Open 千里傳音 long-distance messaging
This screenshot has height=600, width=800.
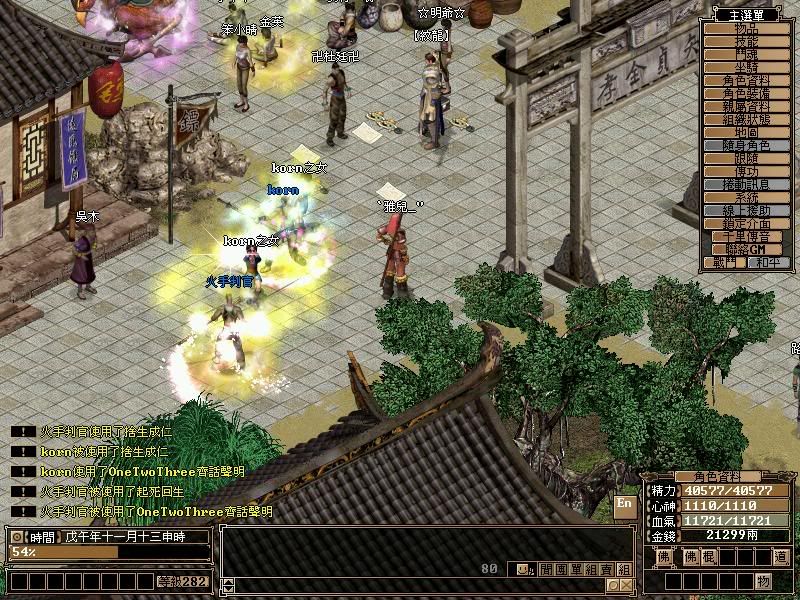pos(747,237)
